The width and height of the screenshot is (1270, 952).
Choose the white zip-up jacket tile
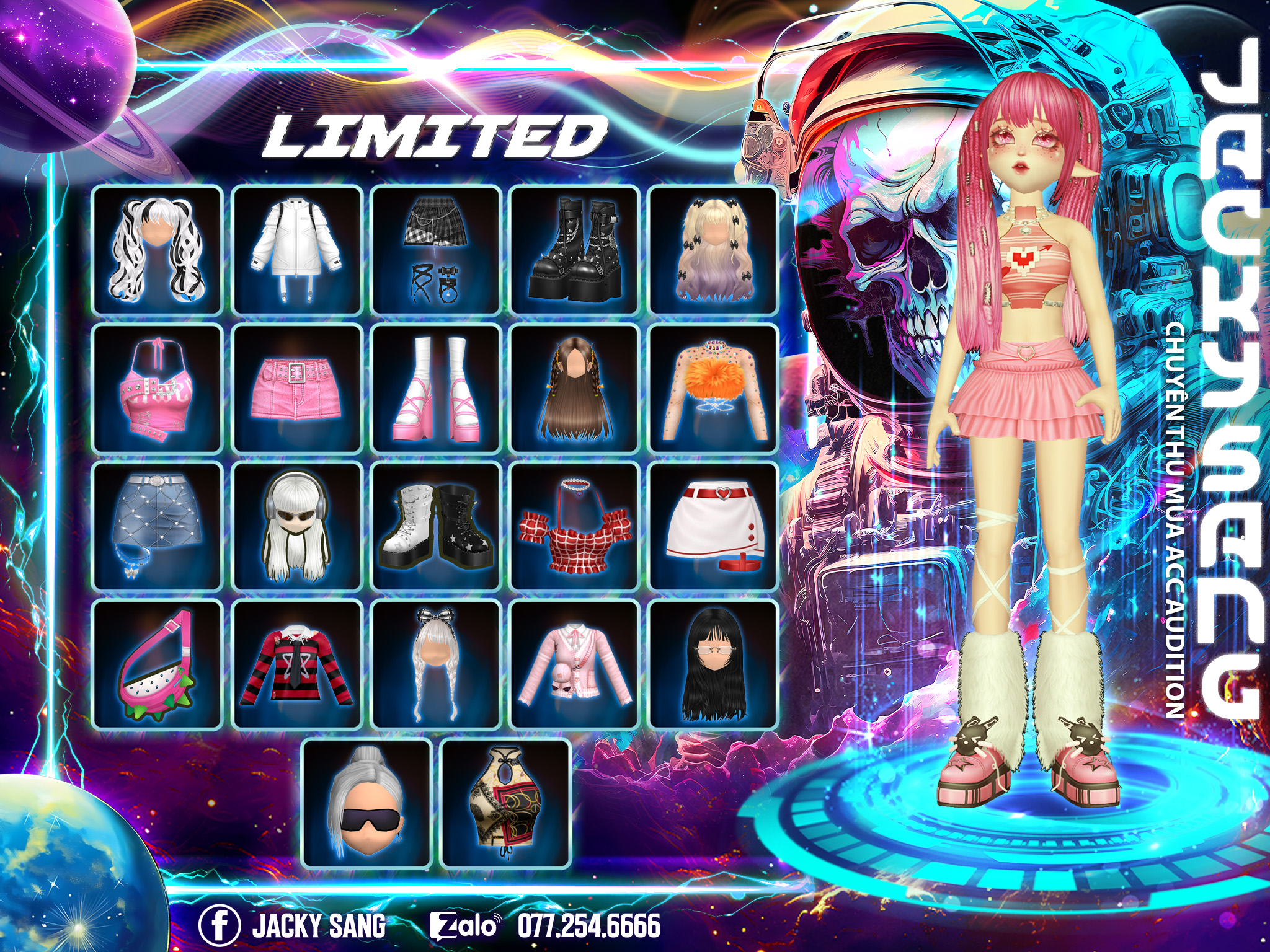(296, 249)
